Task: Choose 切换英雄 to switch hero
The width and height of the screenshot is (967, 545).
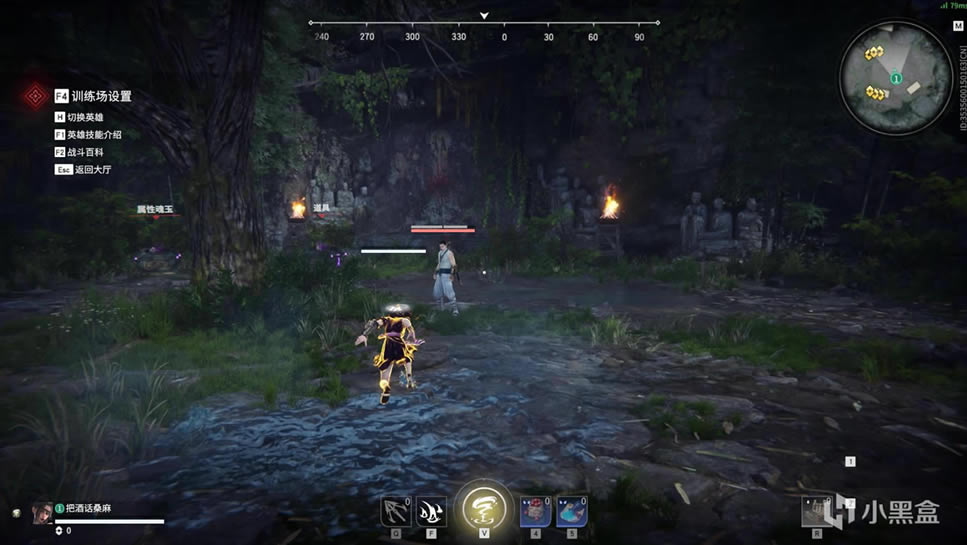Action: (x=85, y=117)
